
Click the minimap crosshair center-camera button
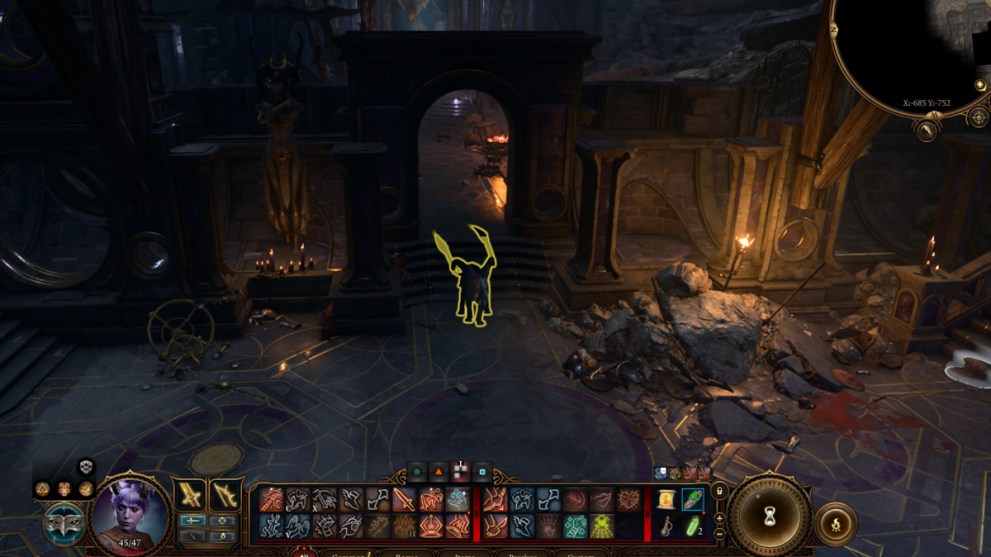coord(978,117)
